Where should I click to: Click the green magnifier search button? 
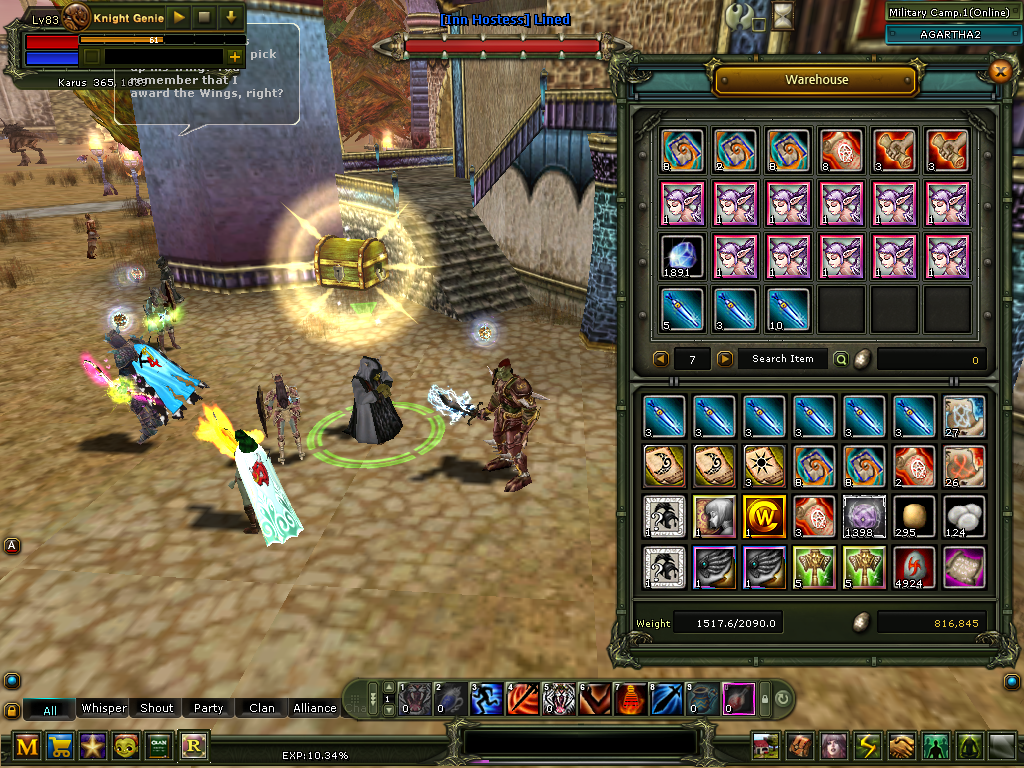coord(841,359)
